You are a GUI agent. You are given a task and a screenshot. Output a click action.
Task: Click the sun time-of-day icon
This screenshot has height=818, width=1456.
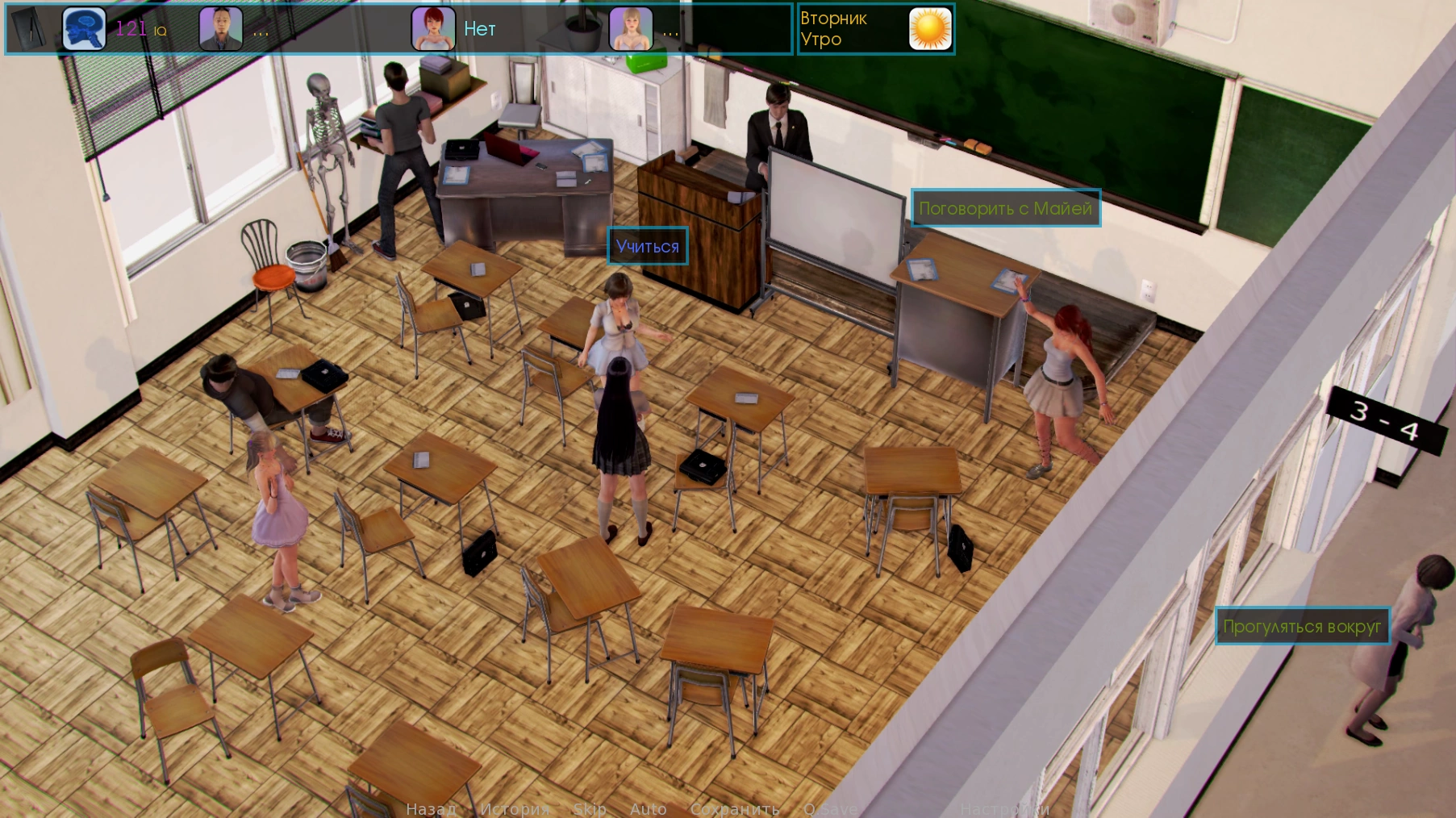(930, 29)
